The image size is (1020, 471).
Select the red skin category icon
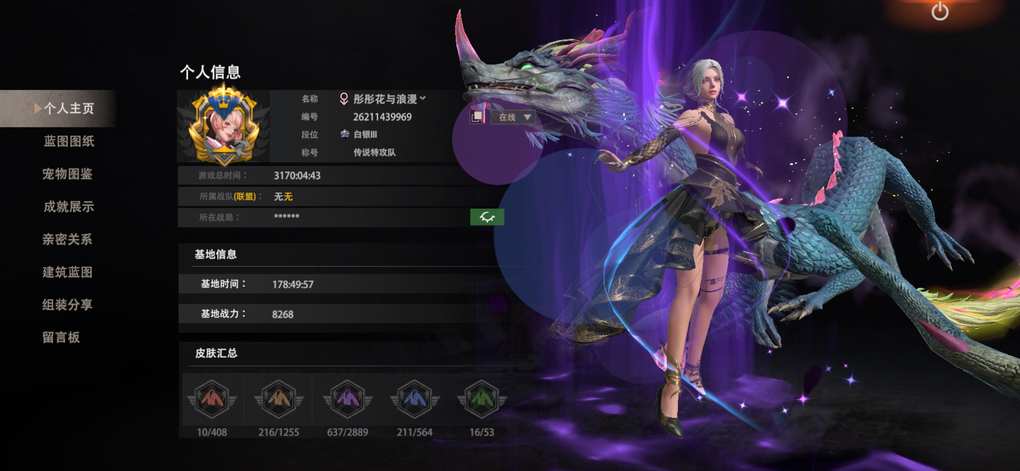(209, 399)
